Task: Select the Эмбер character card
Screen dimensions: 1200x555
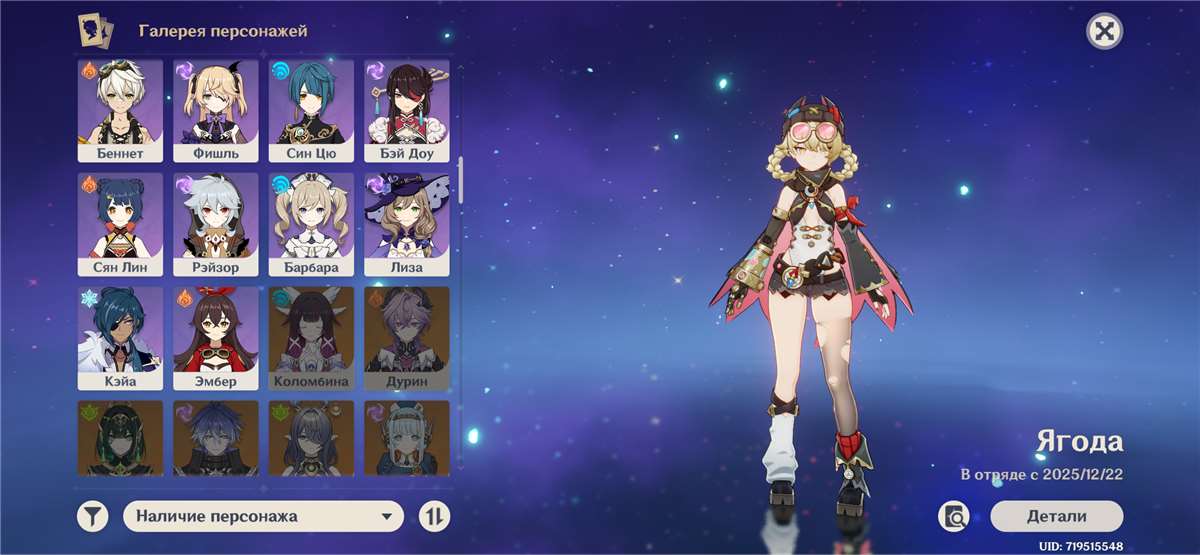Action: [x=216, y=338]
